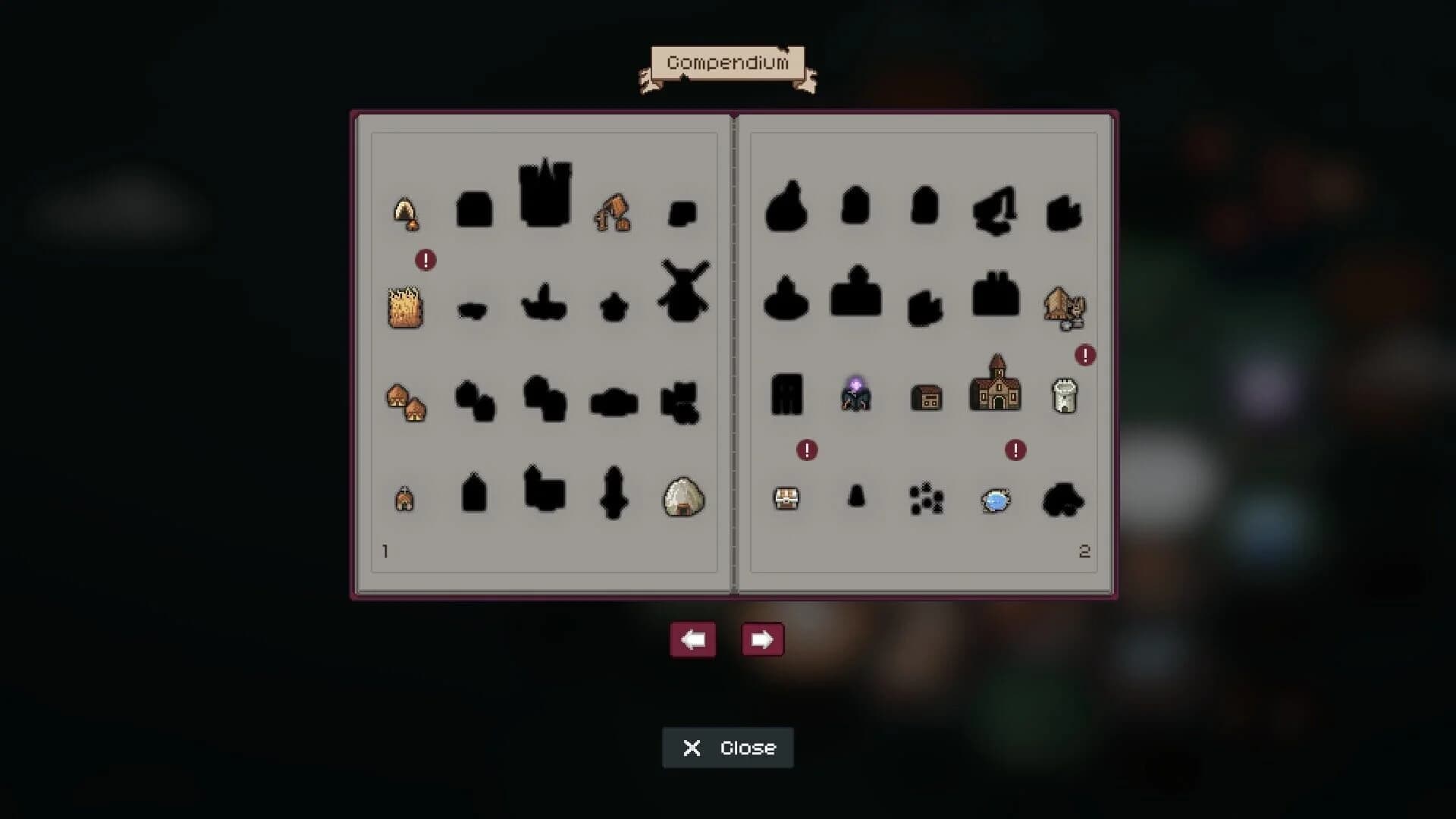The width and height of the screenshot is (1456, 819).
Task: Click the exclamation badge above the white tower
Action: pos(1086,354)
